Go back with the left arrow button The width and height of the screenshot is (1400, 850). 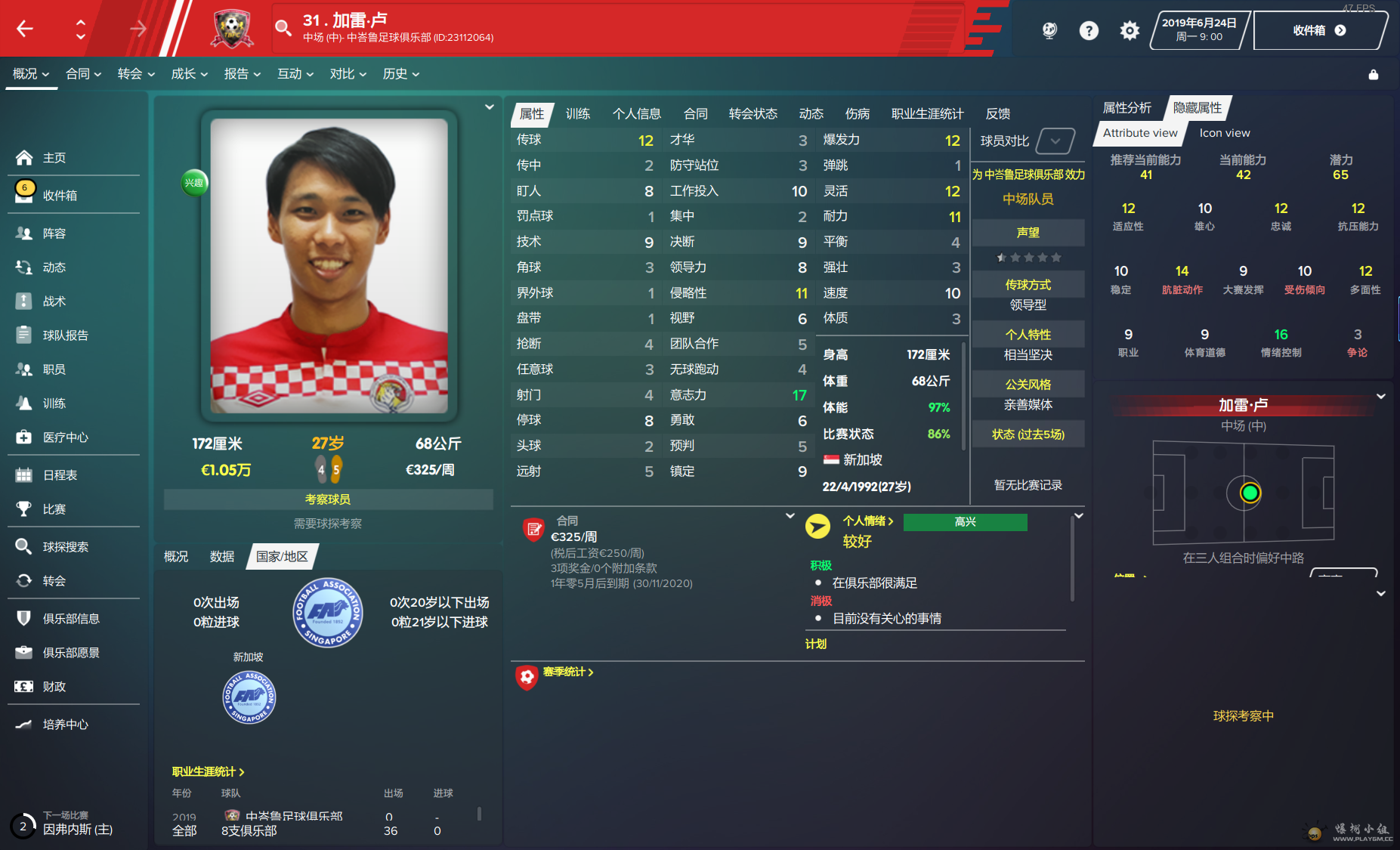click(25, 29)
